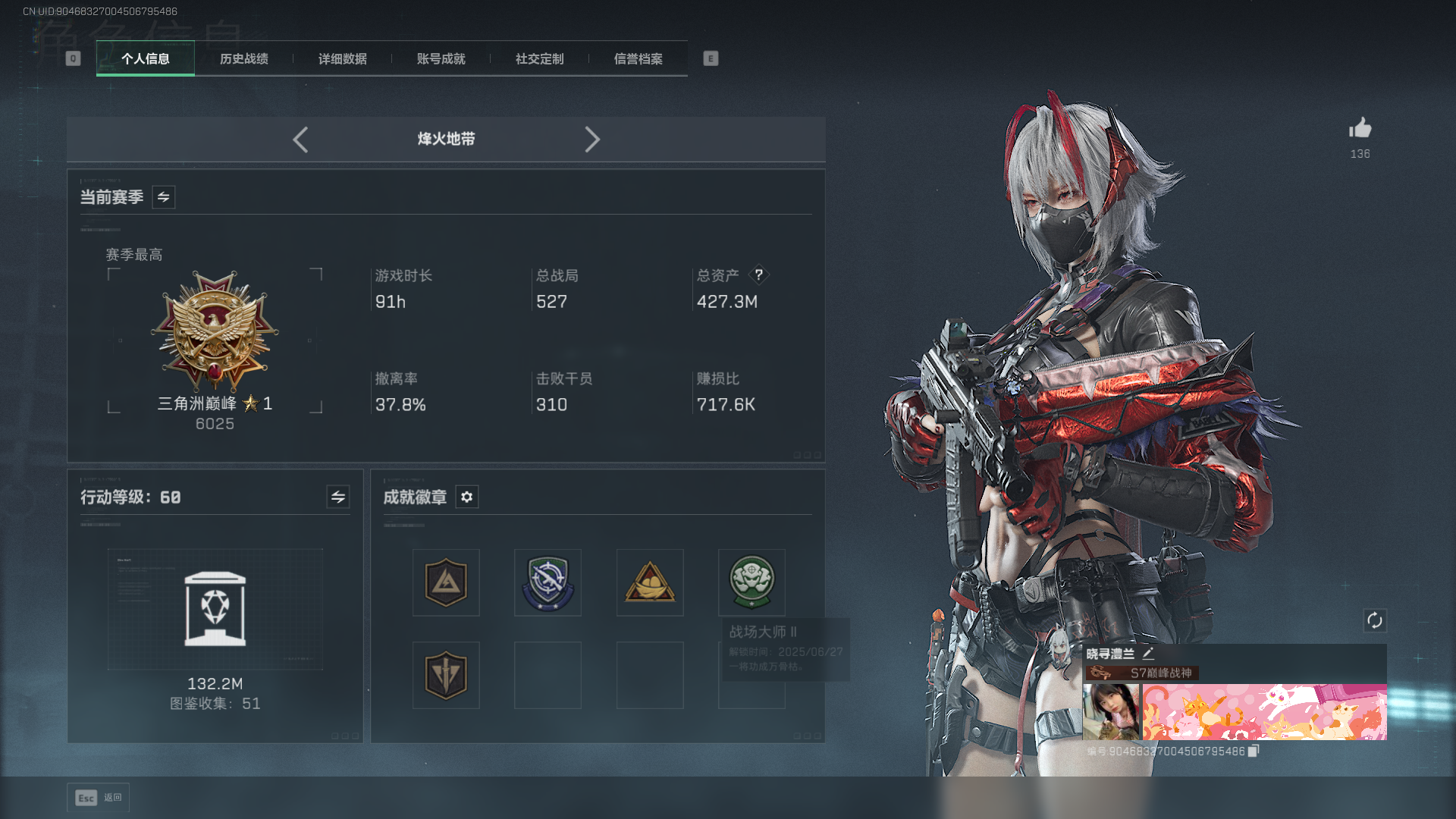Show the 信誉档案 tab
1456x819 pixels.
point(638,59)
